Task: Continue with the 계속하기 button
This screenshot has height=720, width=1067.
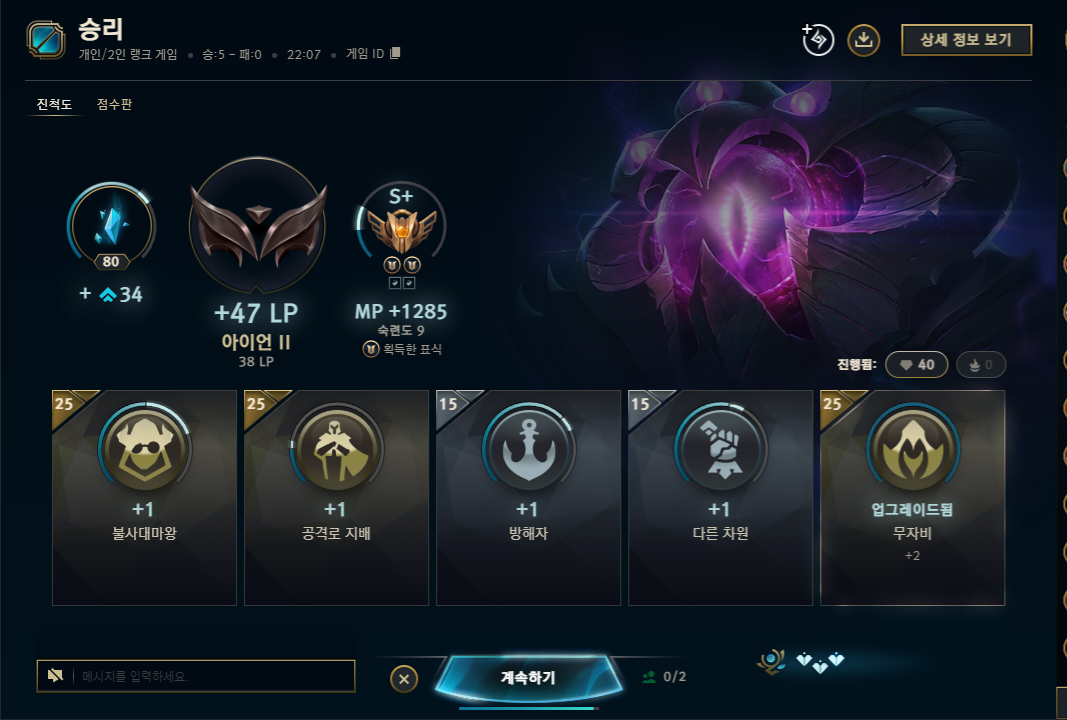Action: coord(527,677)
